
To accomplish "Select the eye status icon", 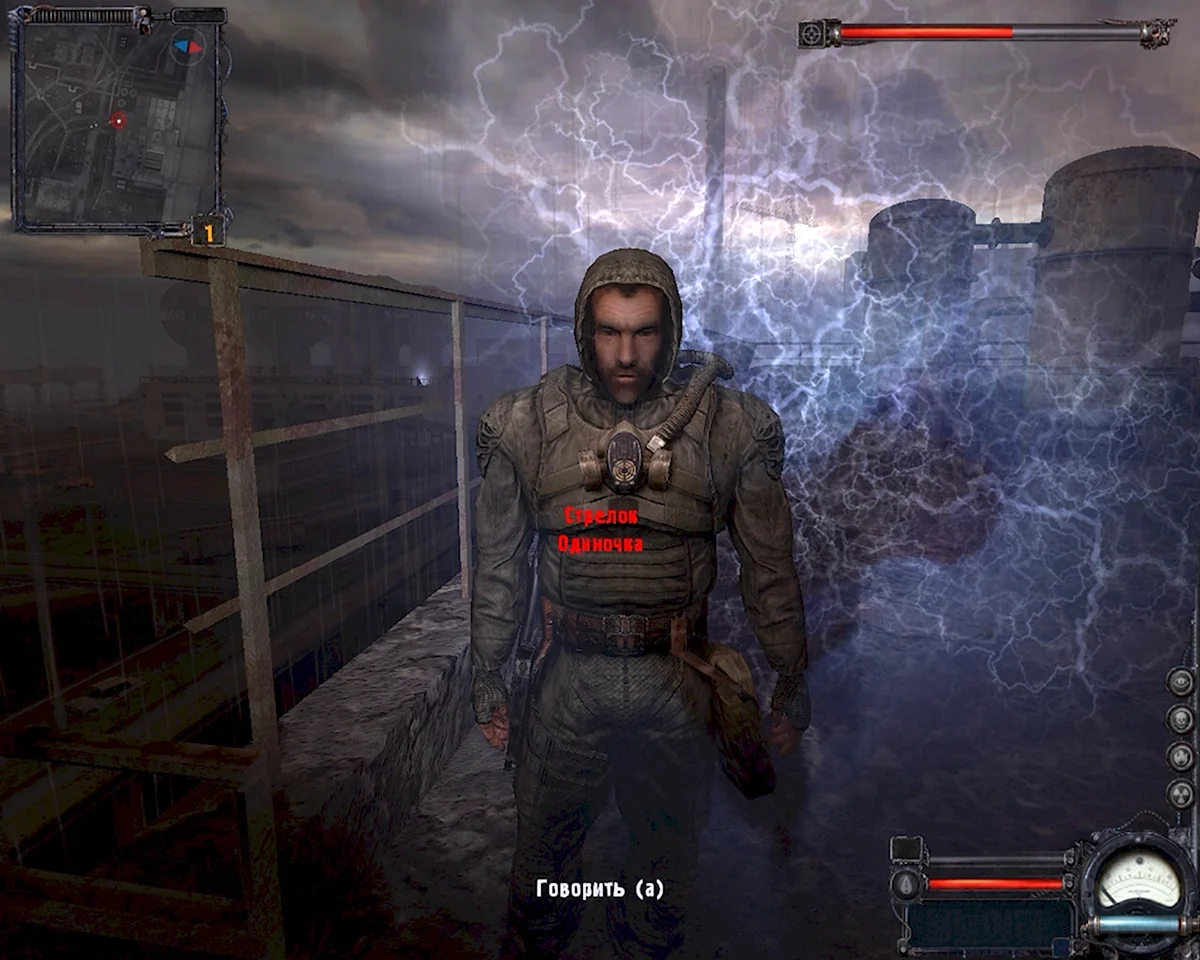I will (x=1181, y=682).
